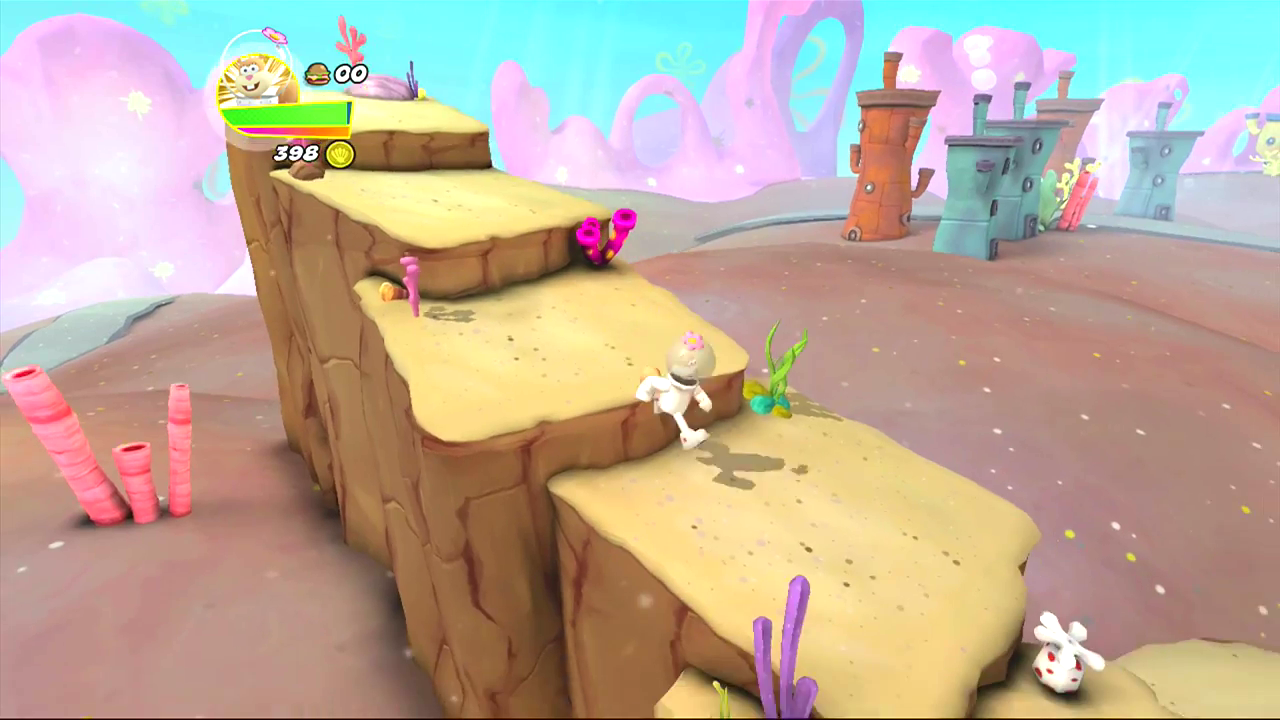Viewport: 1280px width, 720px height.
Task: Select the Krabby Patty counter icon
Action: tap(318, 73)
